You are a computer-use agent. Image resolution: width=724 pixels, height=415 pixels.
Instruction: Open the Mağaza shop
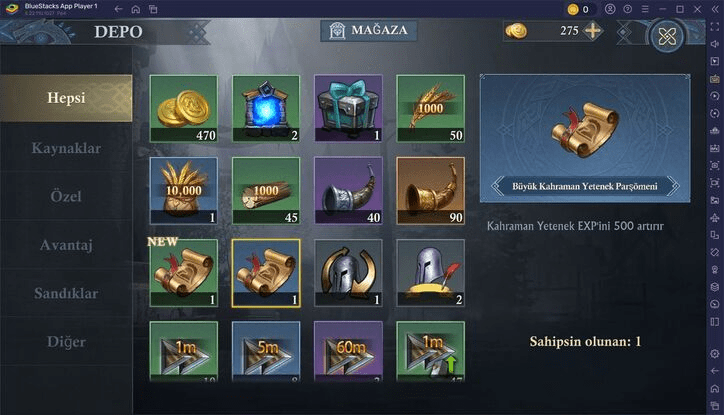pyautogui.click(x=368, y=30)
